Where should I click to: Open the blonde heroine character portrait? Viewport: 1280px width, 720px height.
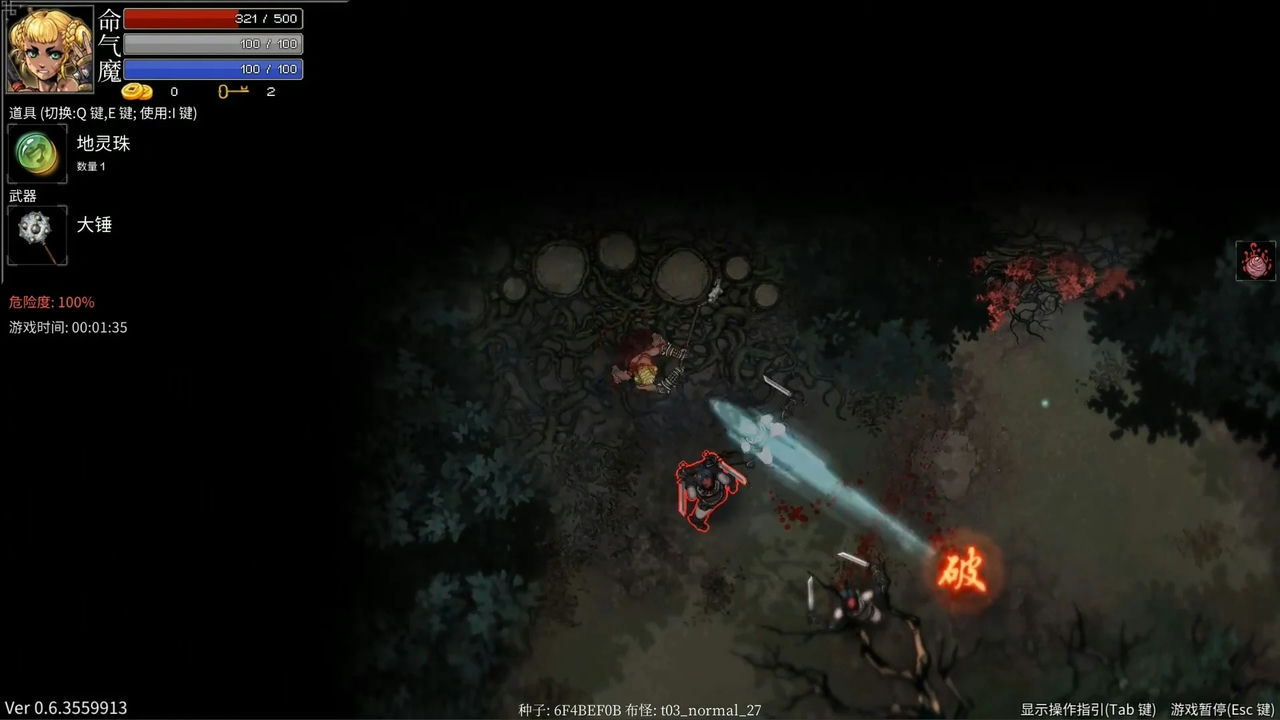point(50,49)
